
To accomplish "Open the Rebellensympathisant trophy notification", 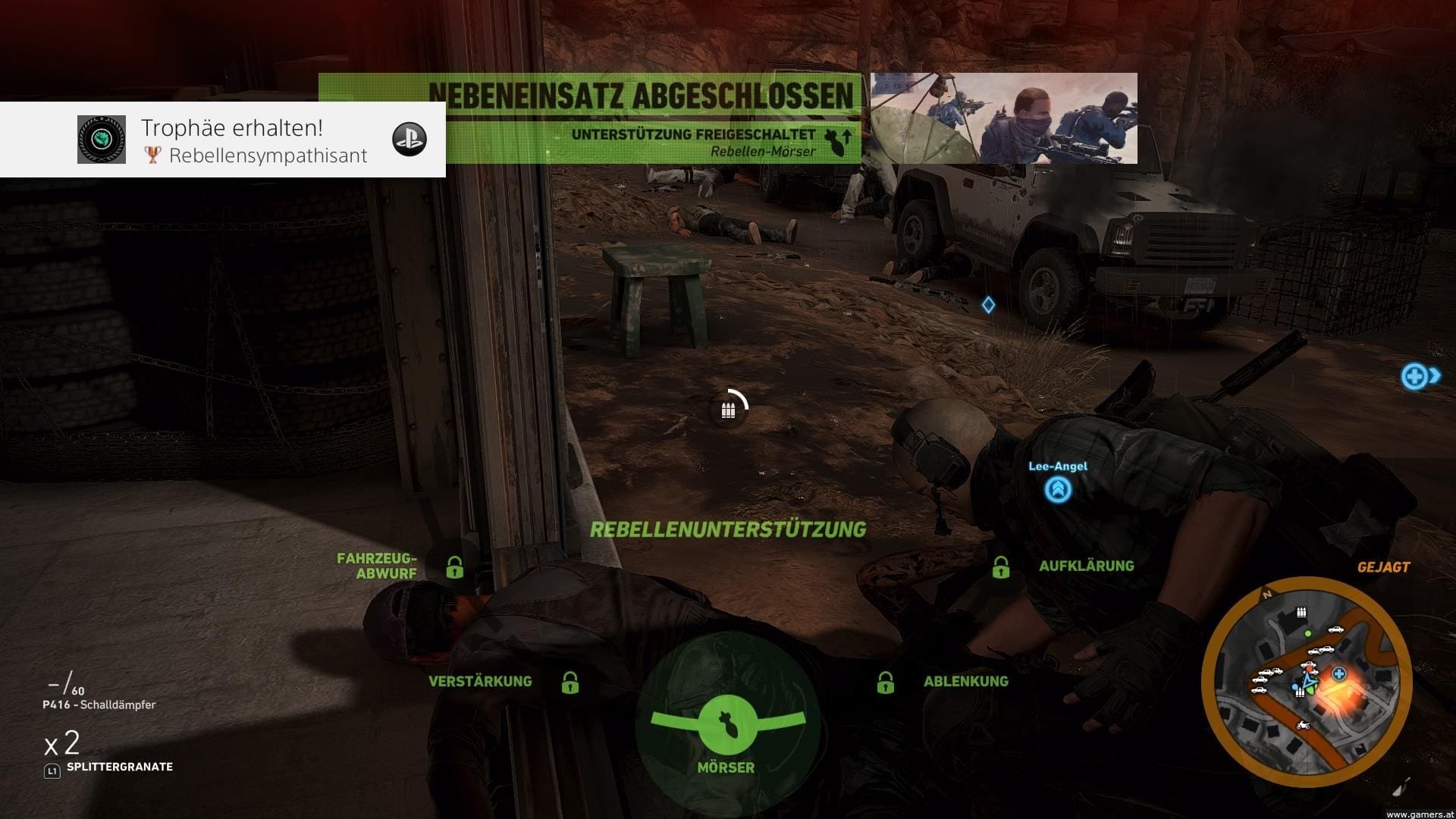I will 223,140.
